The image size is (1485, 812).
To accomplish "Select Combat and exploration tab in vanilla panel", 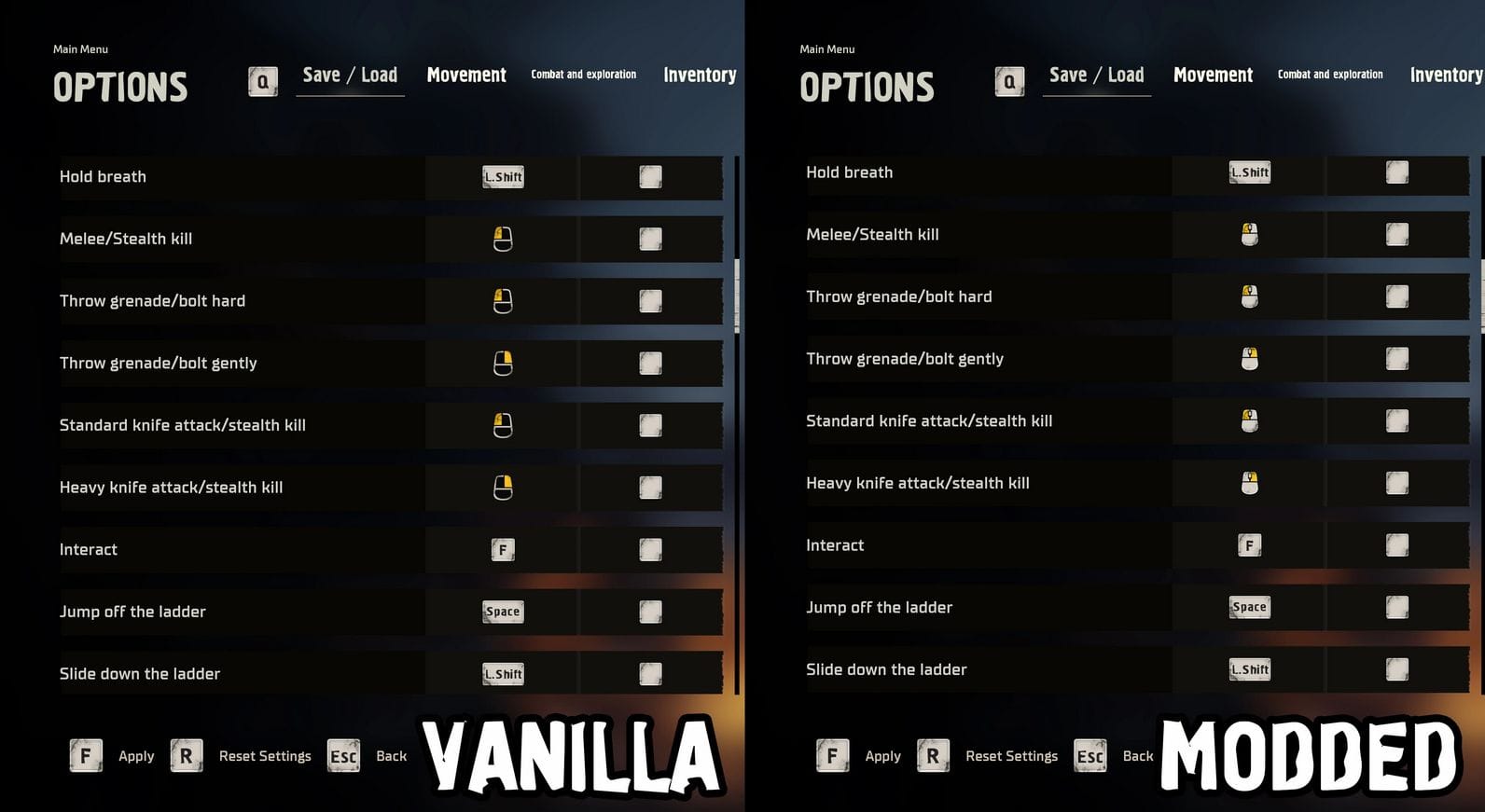I will tap(584, 75).
